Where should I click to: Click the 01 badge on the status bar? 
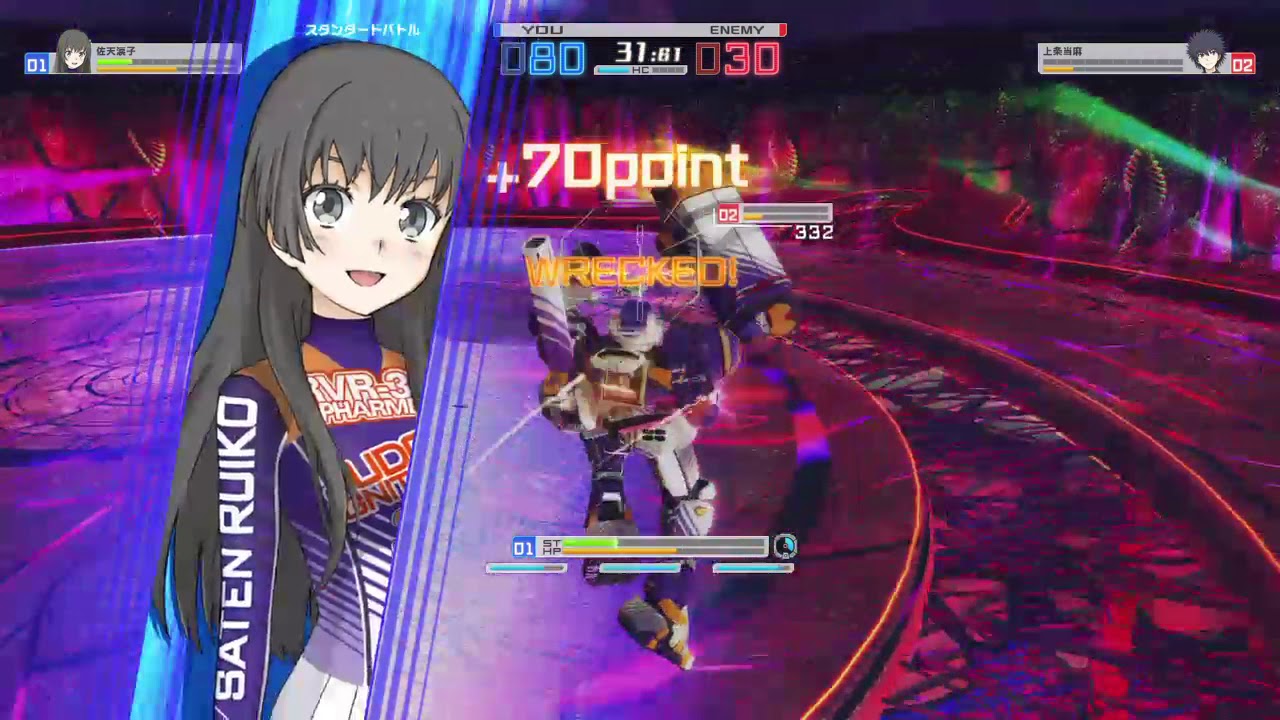pos(521,548)
